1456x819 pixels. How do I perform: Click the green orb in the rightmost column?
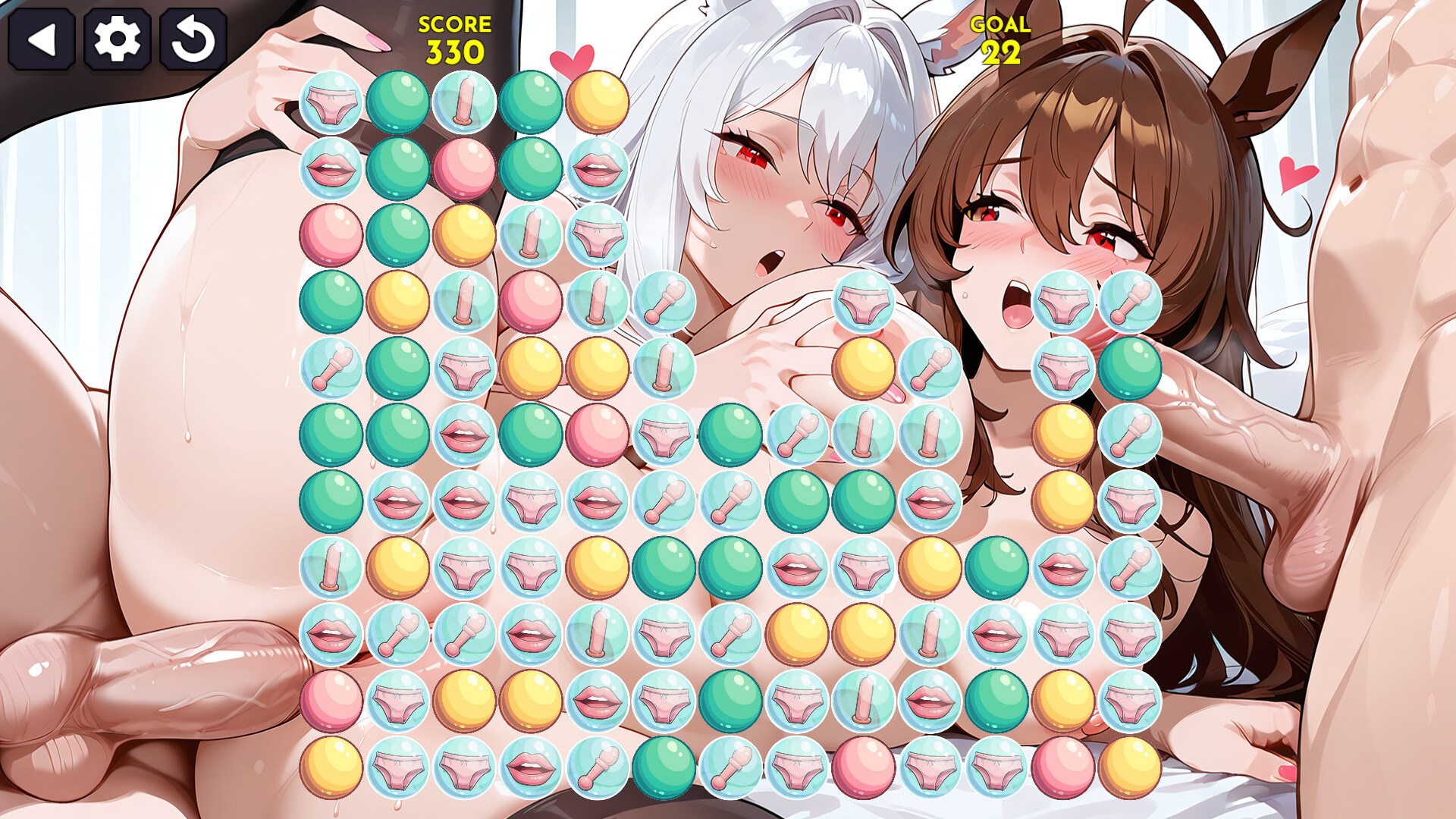click(x=1129, y=369)
